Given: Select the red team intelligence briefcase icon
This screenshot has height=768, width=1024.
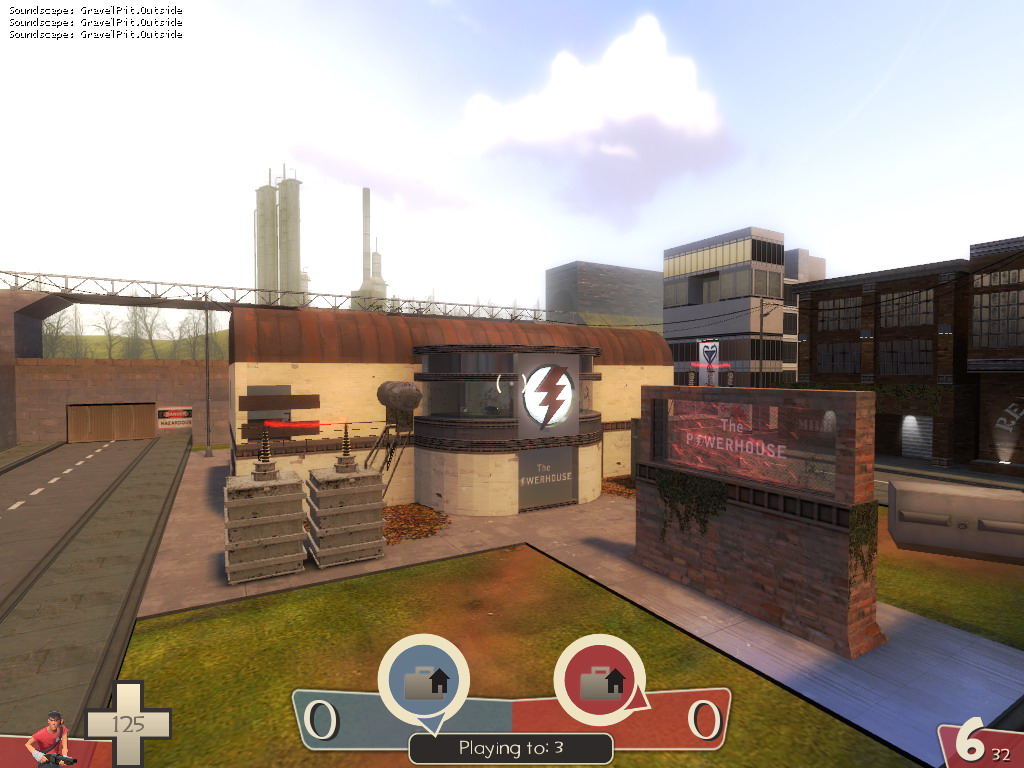Looking at the screenshot, I should (x=598, y=681).
